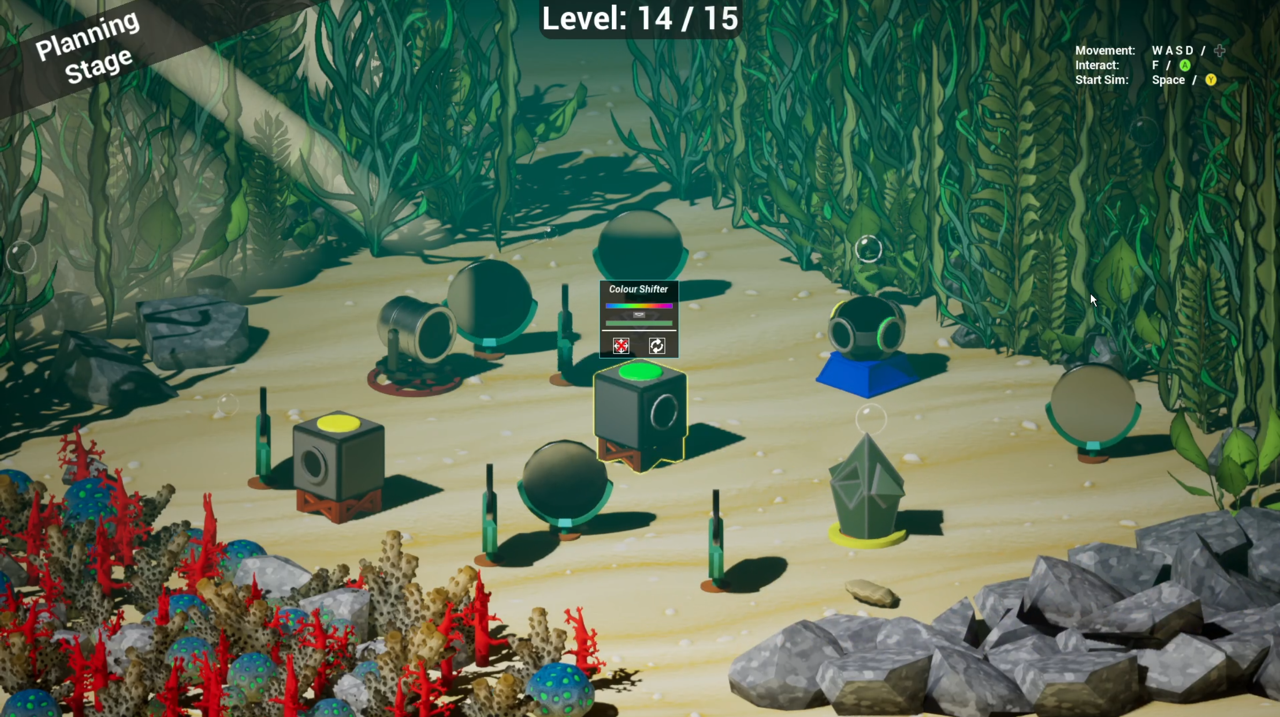1280x717 pixels.
Task: Select the small grey button under the spectrum
Action: tap(639, 314)
